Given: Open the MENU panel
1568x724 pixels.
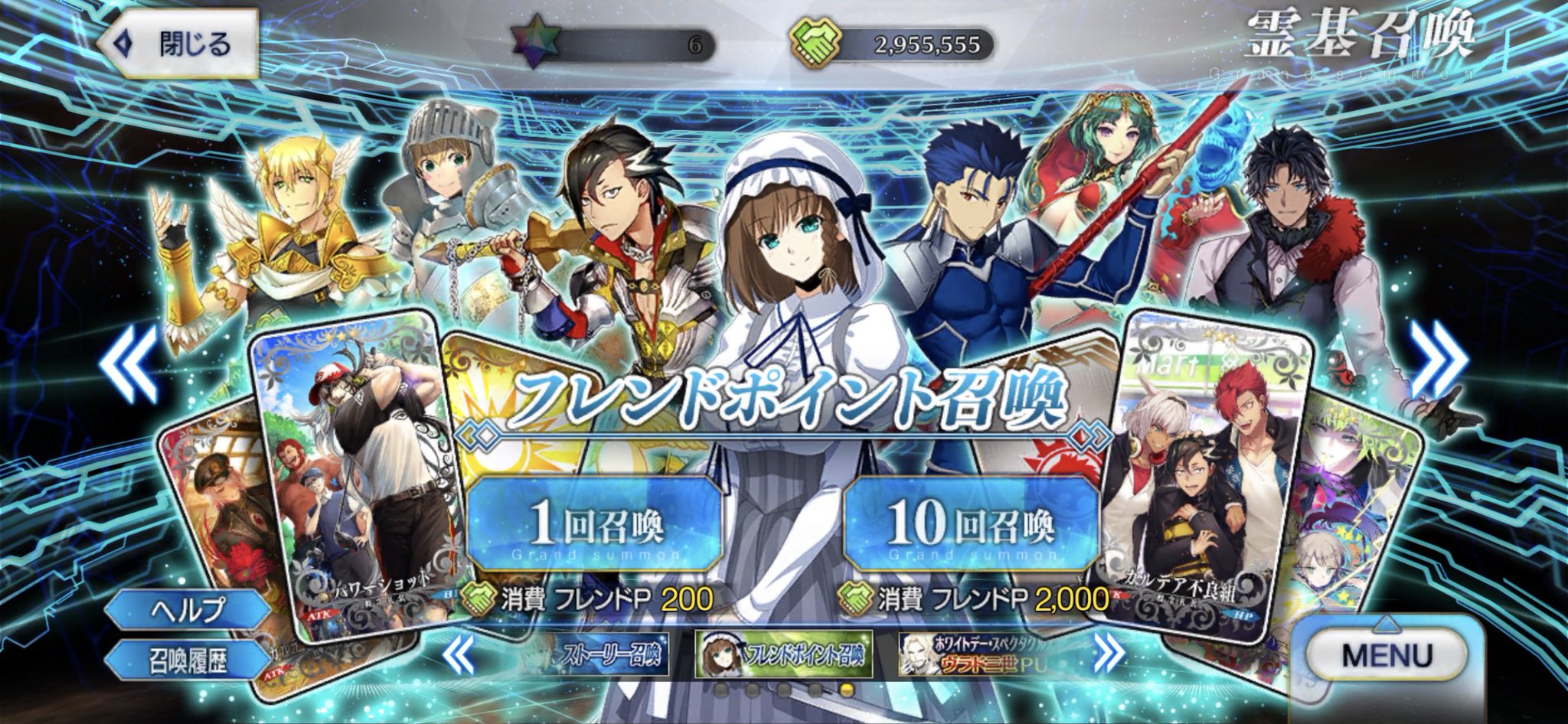Looking at the screenshot, I should click(1387, 655).
